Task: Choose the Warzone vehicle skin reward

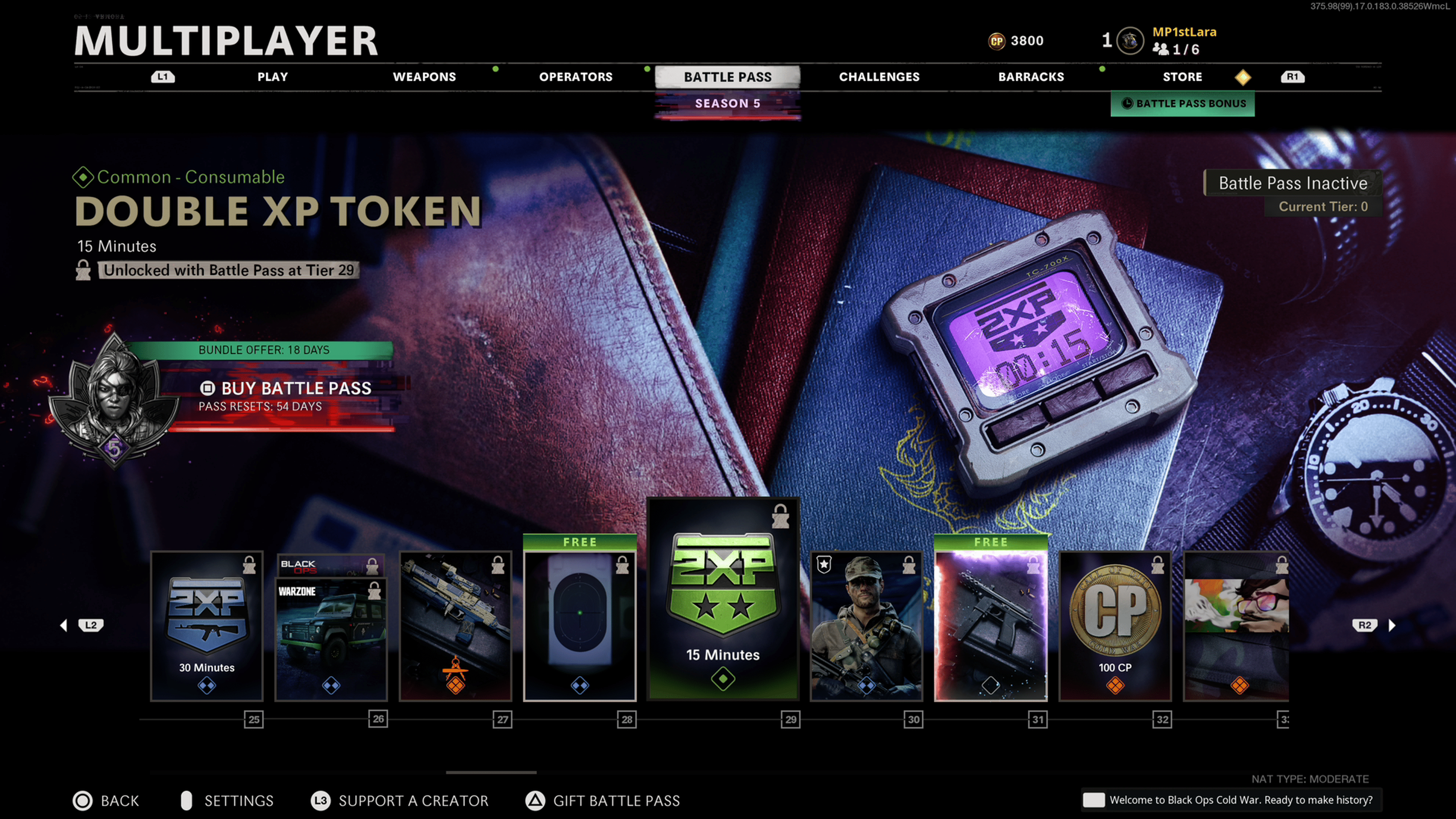Action: pos(331,637)
